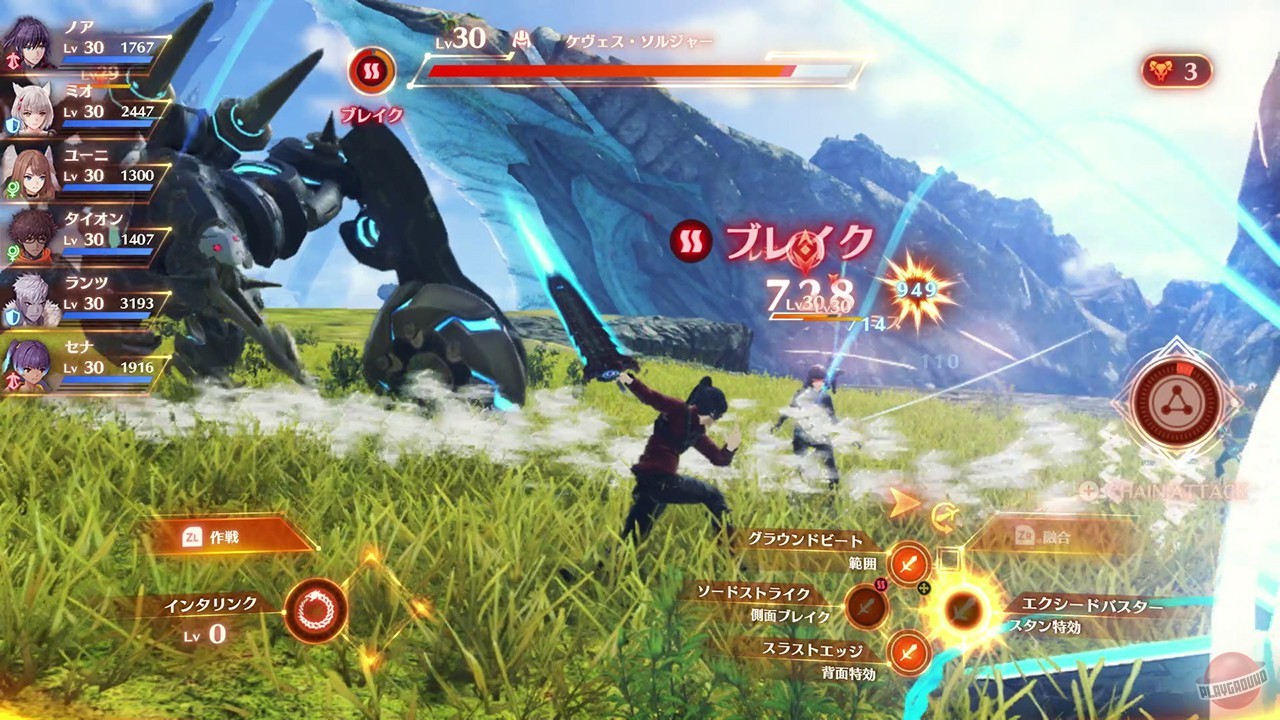Screen dimensions: 1280x720
Task: Activate the ソードストライク sword art
Action: click(866, 605)
